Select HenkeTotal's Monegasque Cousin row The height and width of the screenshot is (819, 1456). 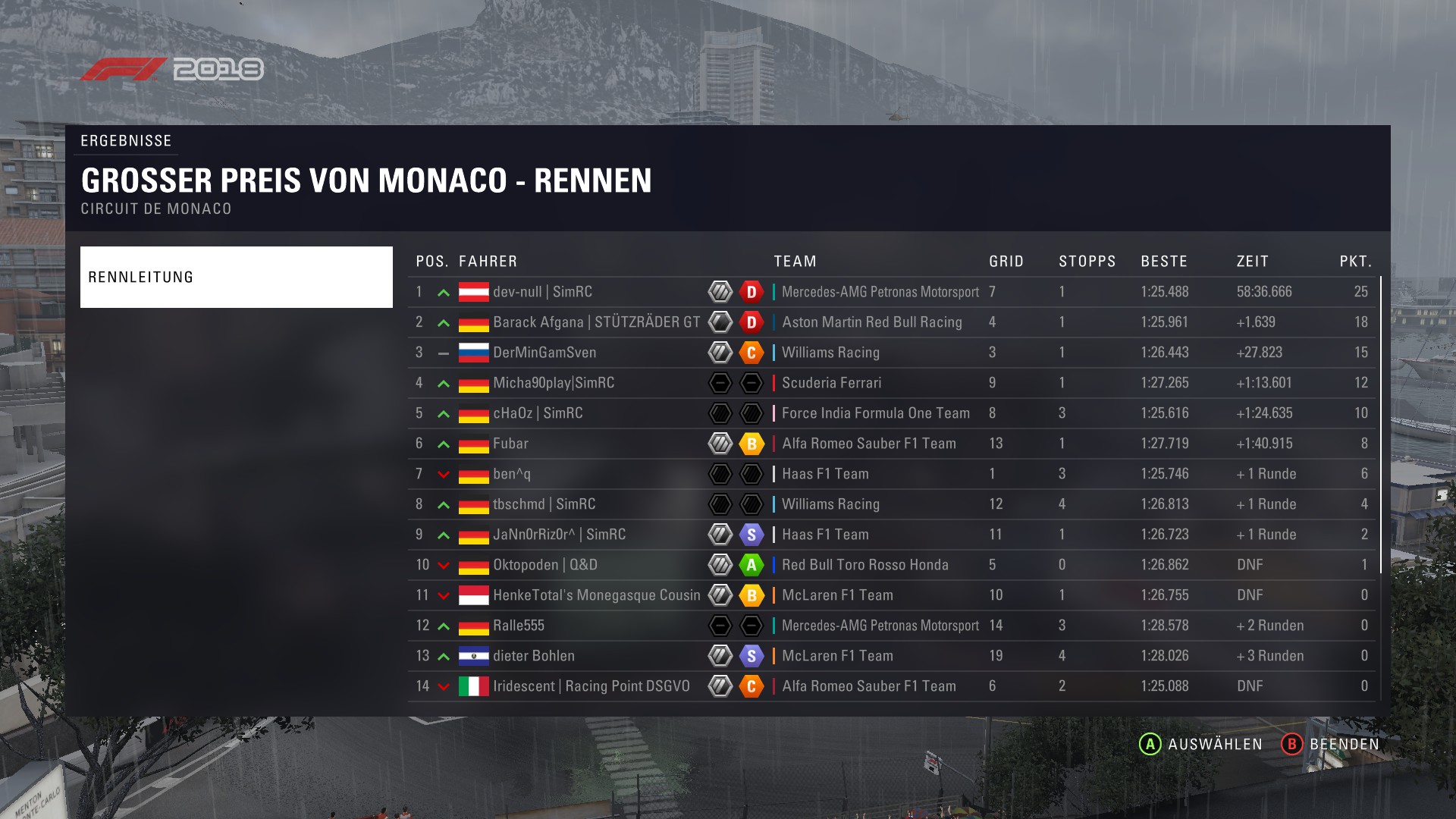pyautogui.click(x=596, y=595)
